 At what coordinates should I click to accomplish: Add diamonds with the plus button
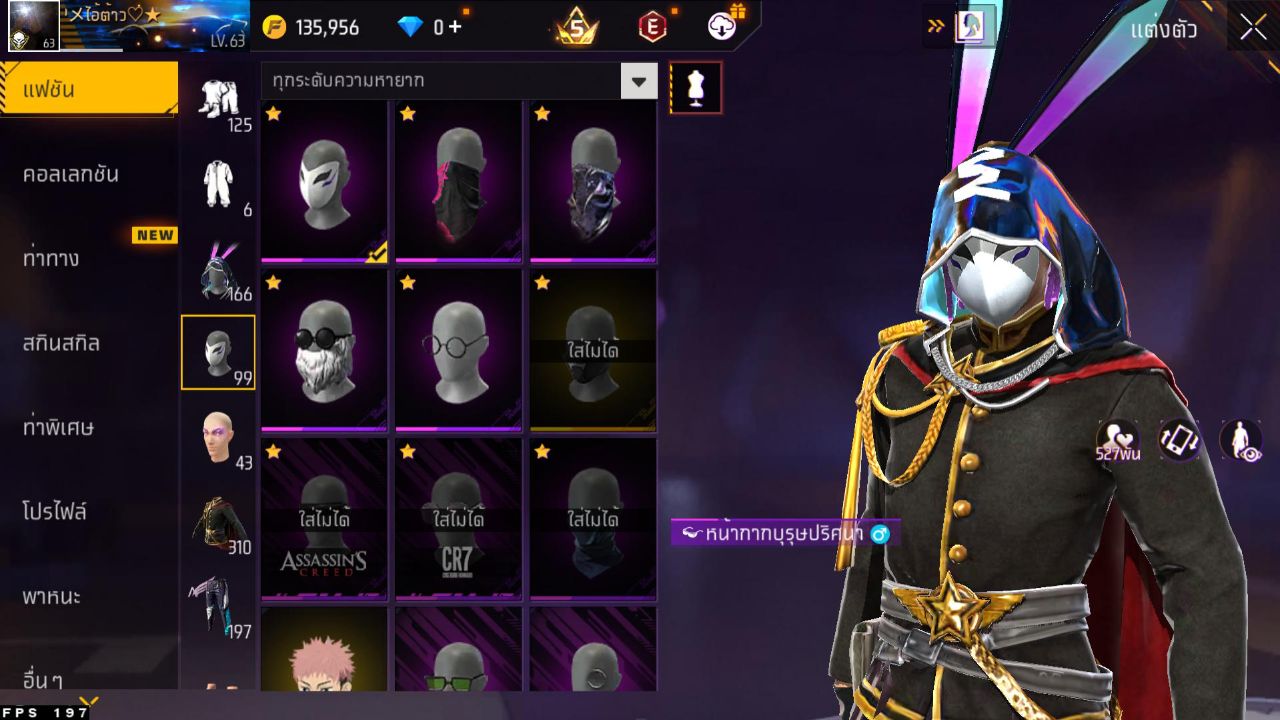455,27
